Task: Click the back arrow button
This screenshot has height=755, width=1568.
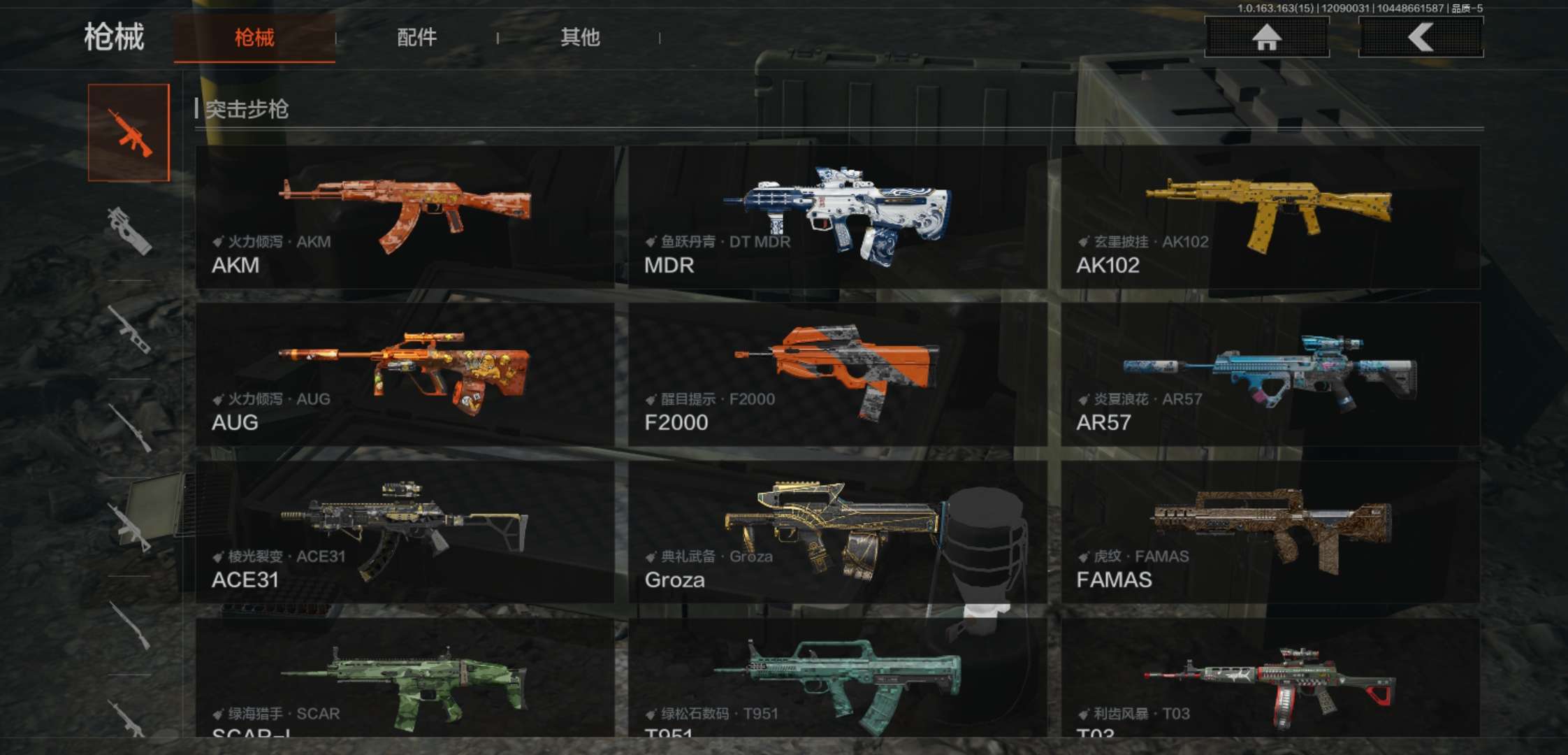Action: click(x=1420, y=37)
